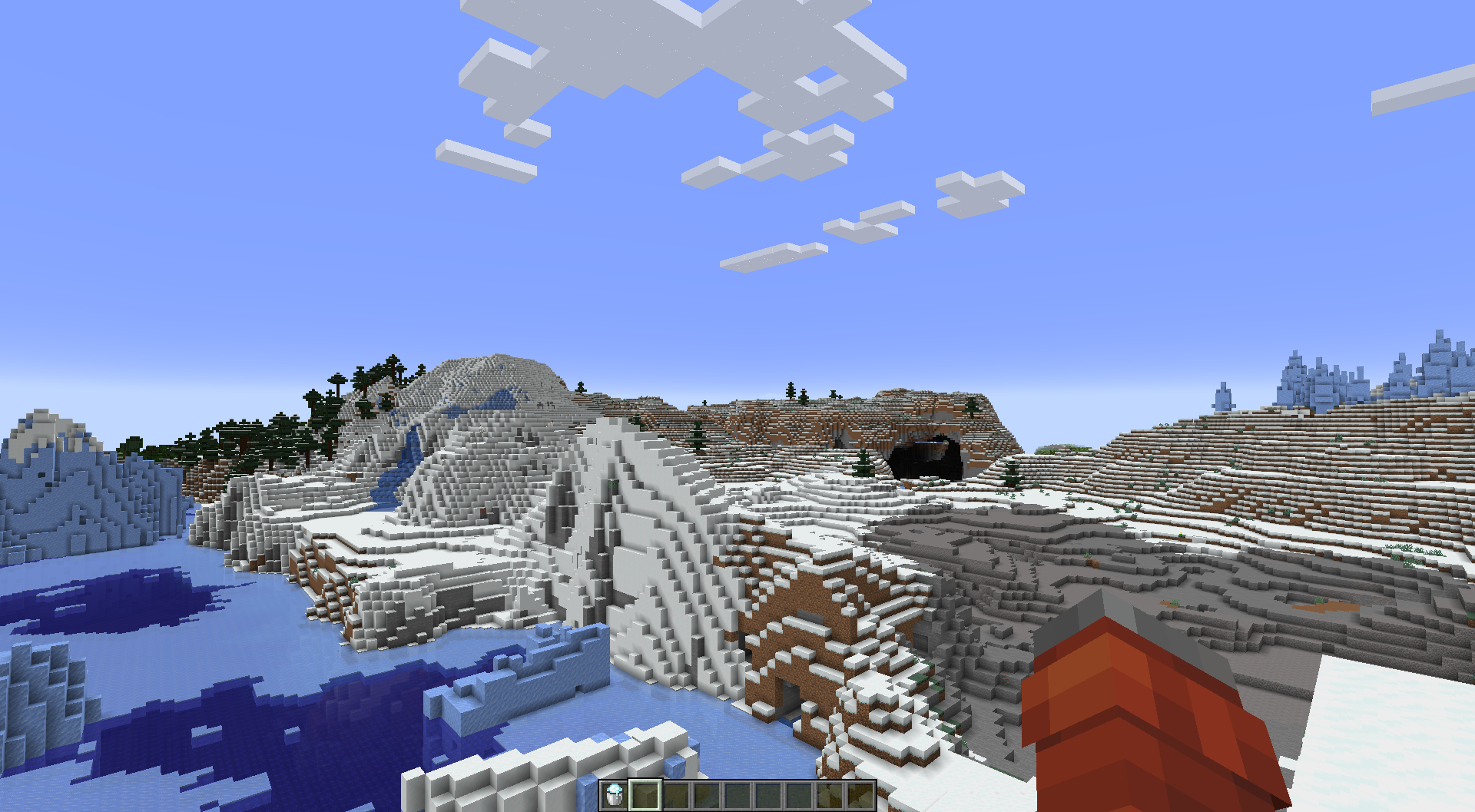Click the seventh hotbar slot
The height and width of the screenshot is (812, 1475).
(799, 795)
